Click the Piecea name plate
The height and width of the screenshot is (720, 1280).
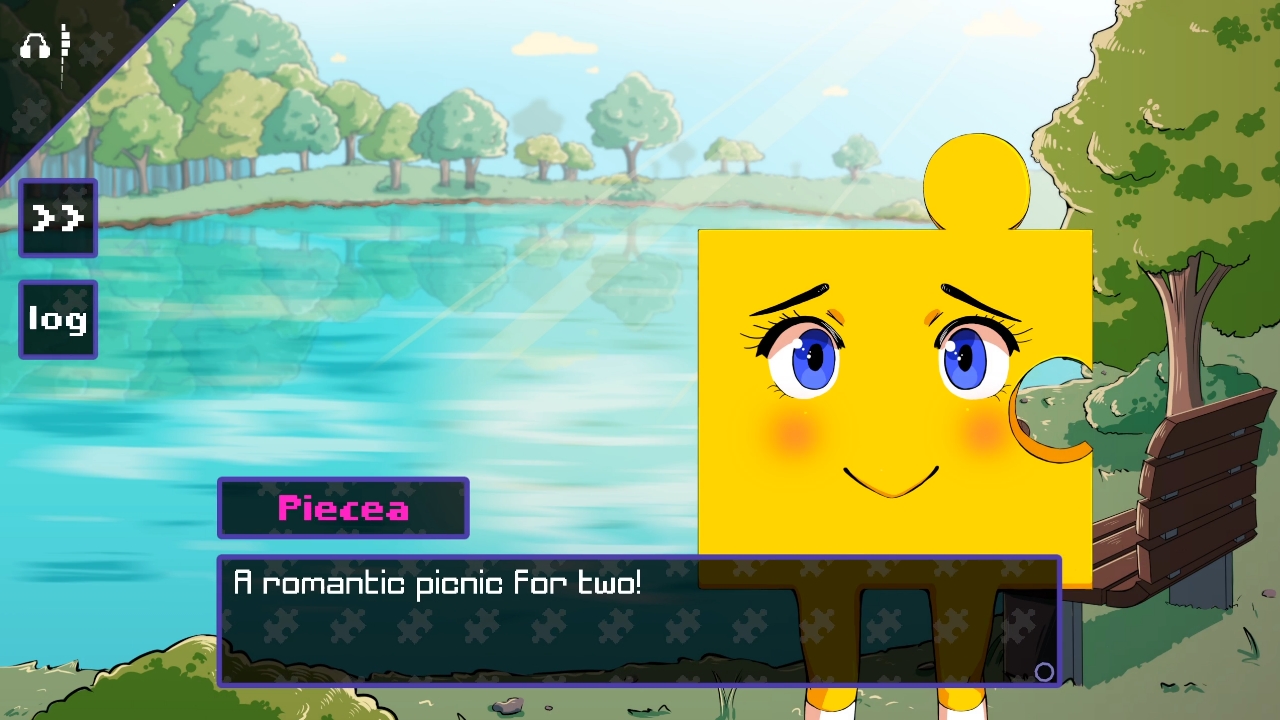(343, 508)
